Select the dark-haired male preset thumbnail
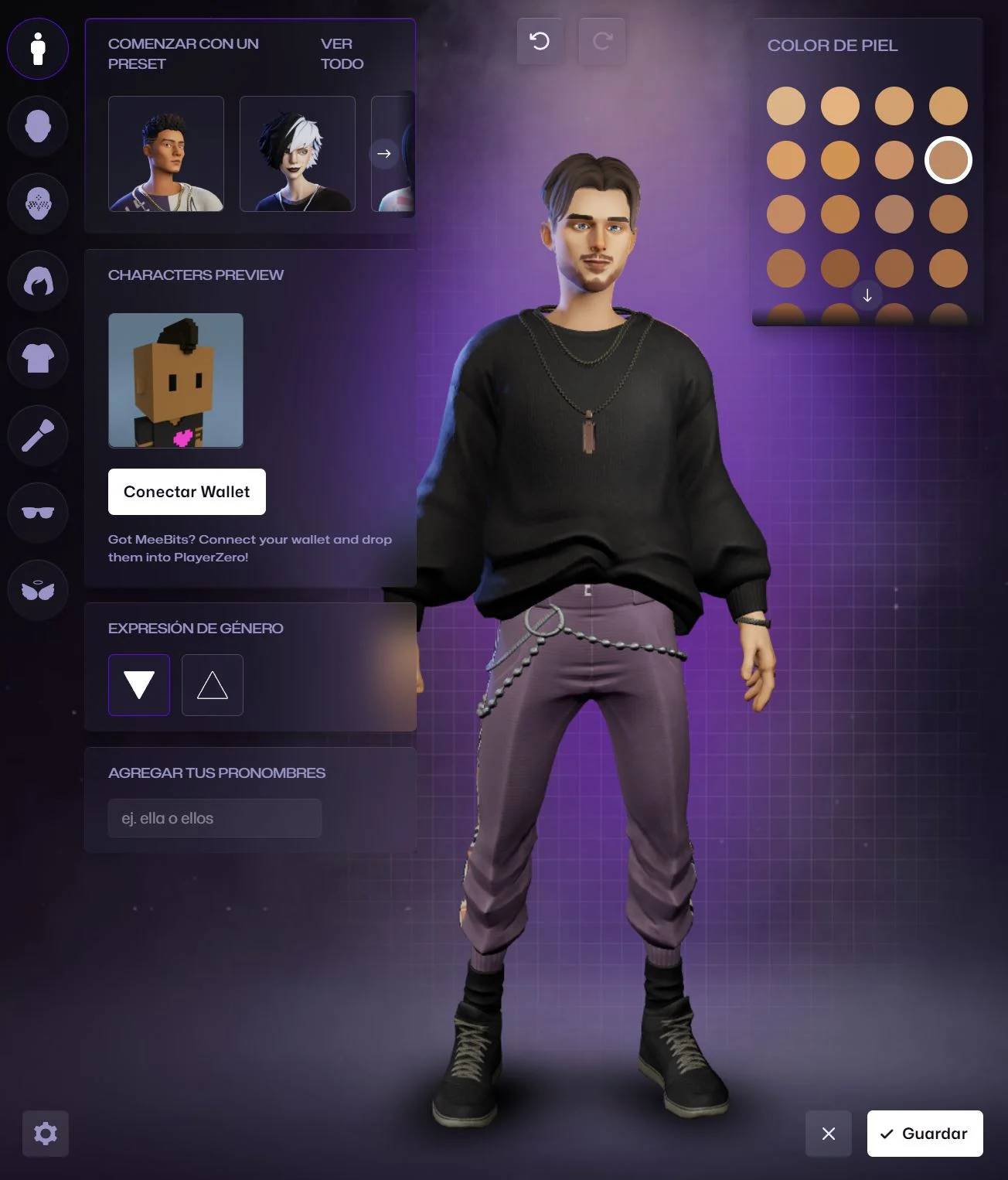Viewport: 1008px width, 1180px height. (x=166, y=154)
